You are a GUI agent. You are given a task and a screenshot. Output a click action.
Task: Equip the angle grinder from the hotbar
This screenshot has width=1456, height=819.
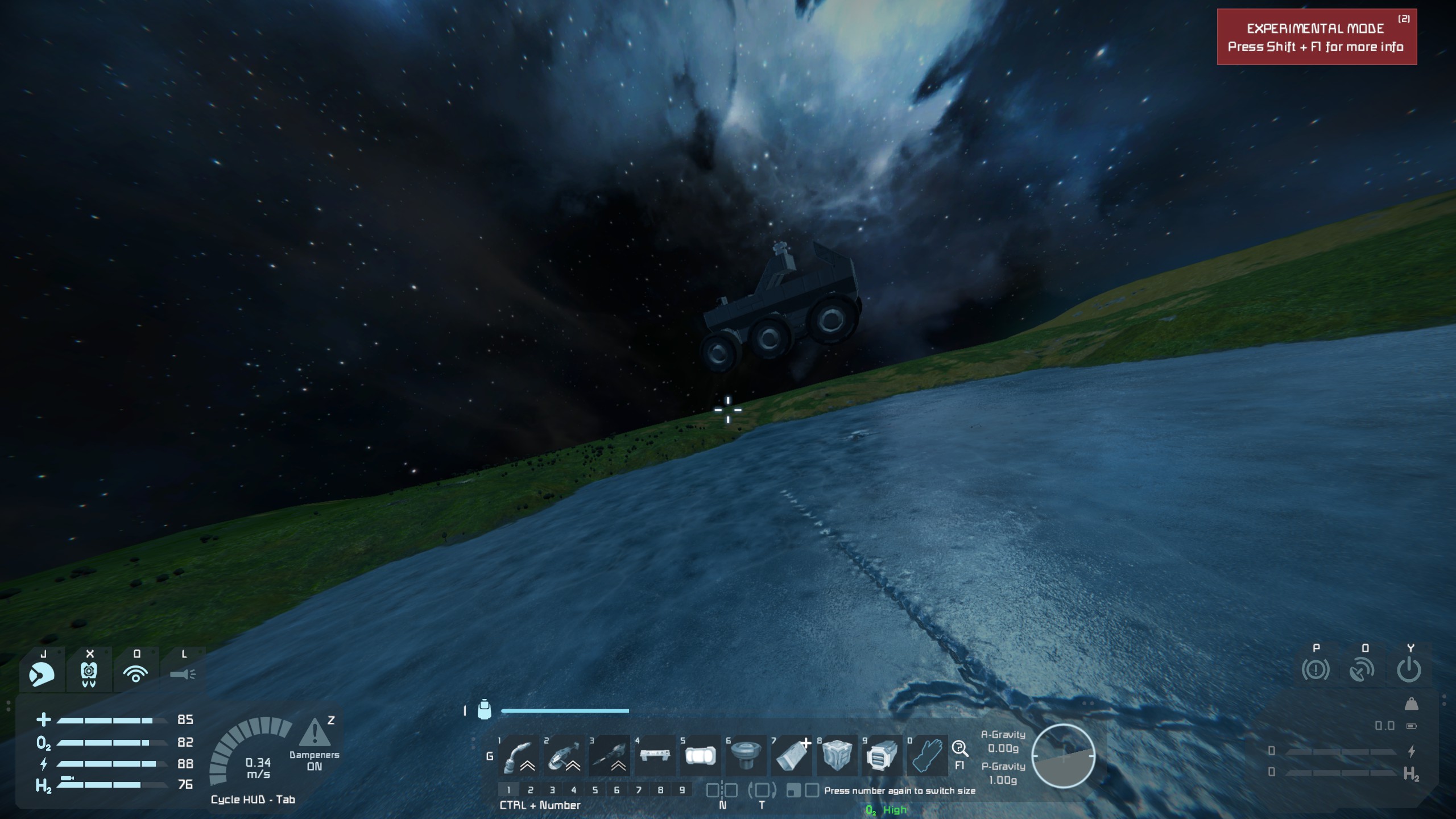coord(564,756)
